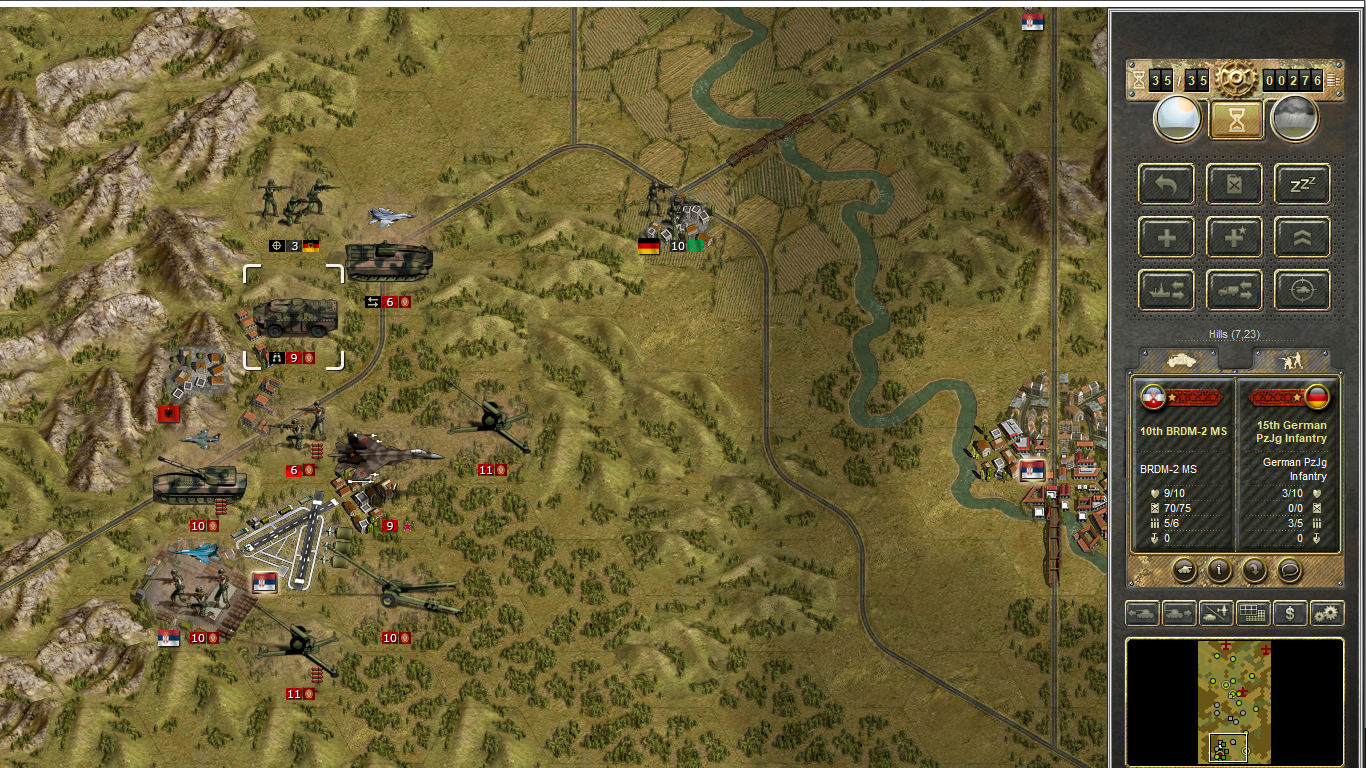Switch to the infantry unit tab
The width and height of the screenshot is (1366, 768).
click(1291, 360)
